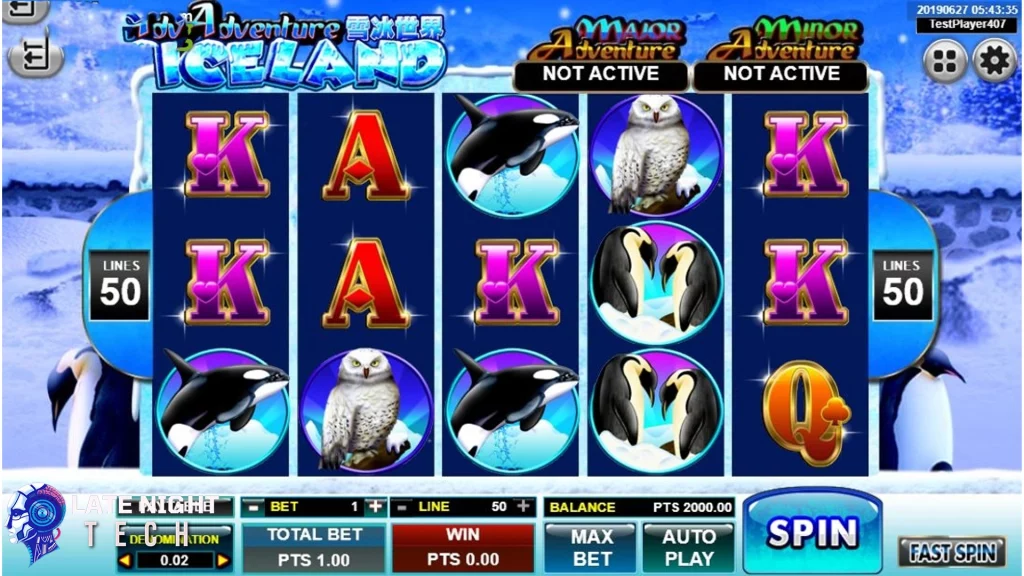
Task: Increase the BET with the plus button
Action: 375,507
